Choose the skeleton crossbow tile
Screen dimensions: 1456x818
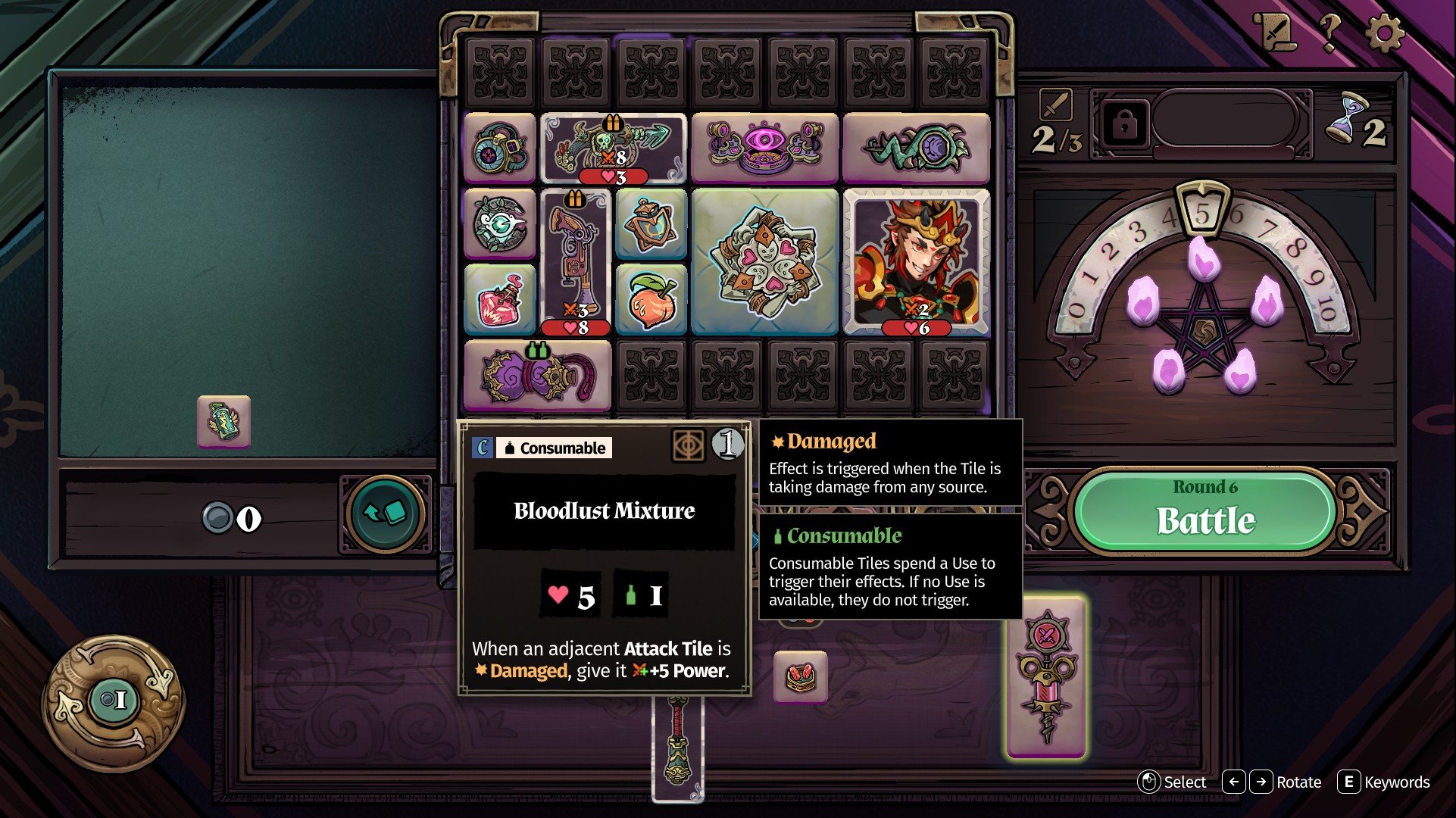pyautogui.click(x=613, y=148)
